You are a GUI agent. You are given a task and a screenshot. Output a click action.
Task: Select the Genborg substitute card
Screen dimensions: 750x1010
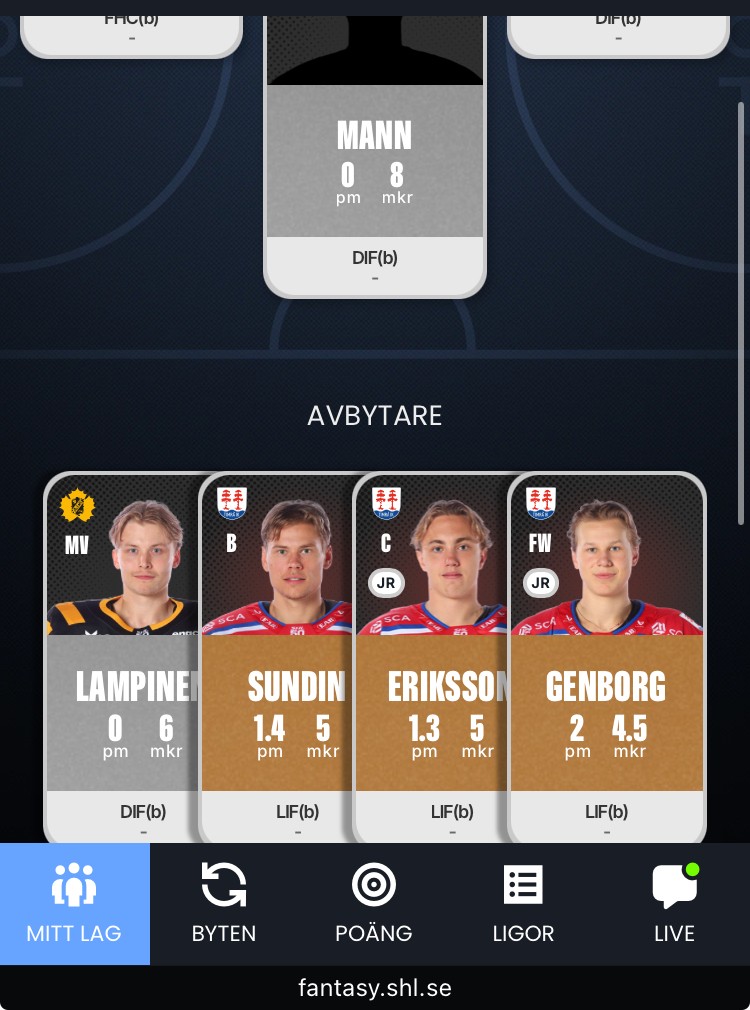click(606, 660)
